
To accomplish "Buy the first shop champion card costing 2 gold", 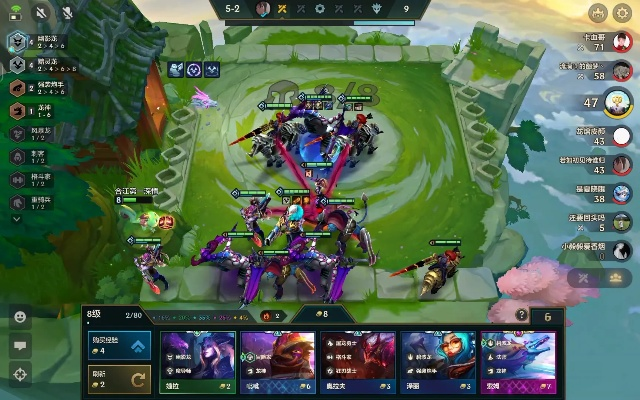I will pyautogui.click(x=197, y=362).
